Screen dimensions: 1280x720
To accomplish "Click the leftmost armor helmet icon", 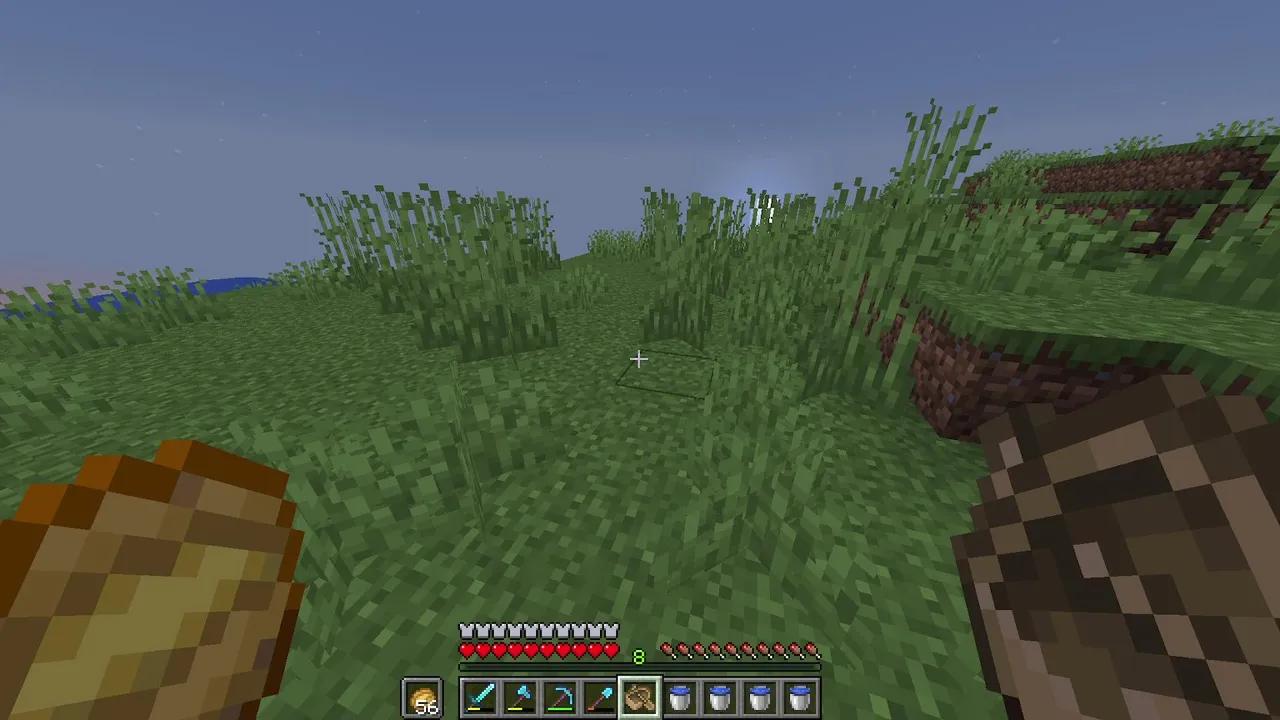I will pos(466,629).
